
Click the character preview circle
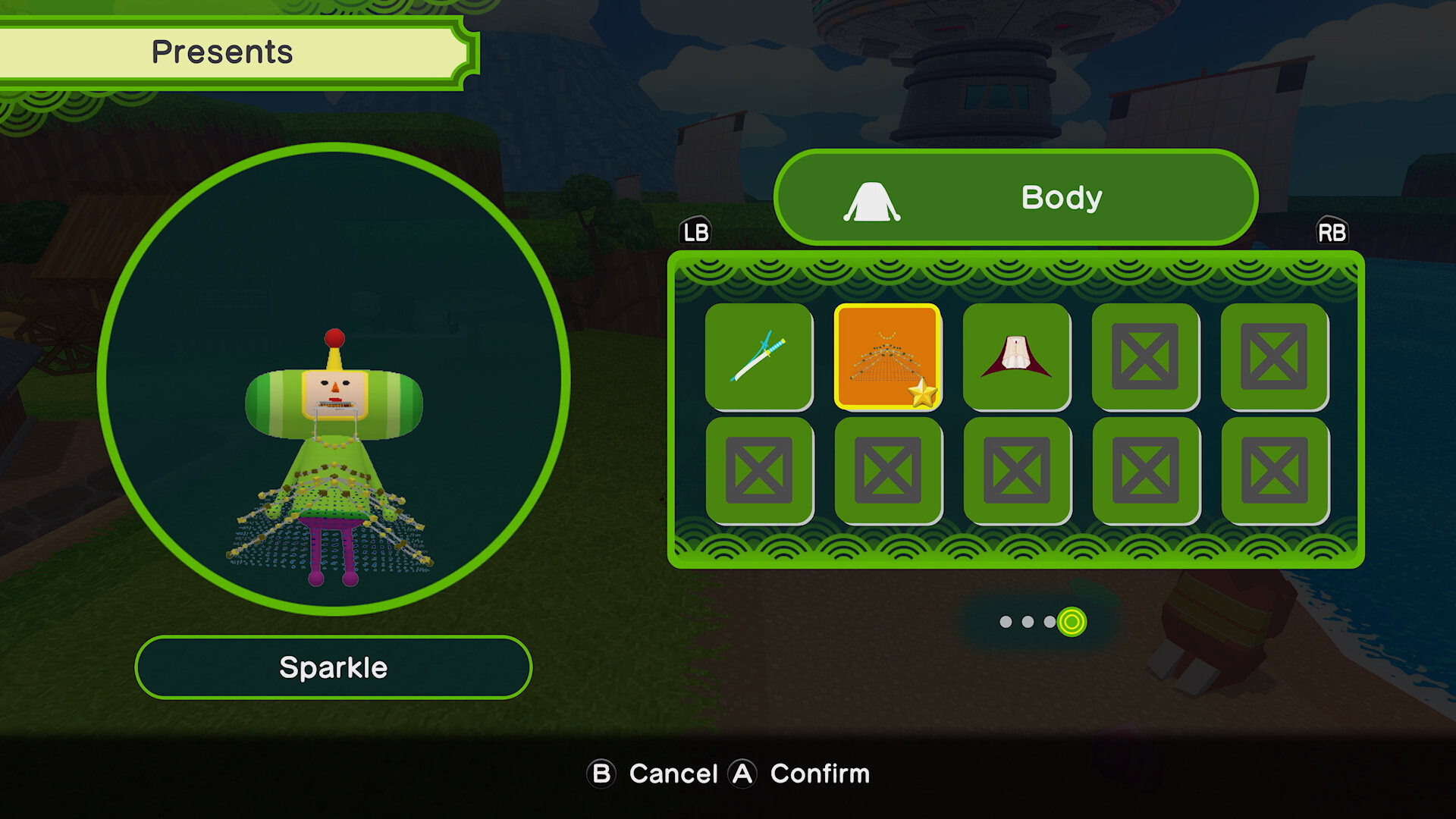click(334, 379)
